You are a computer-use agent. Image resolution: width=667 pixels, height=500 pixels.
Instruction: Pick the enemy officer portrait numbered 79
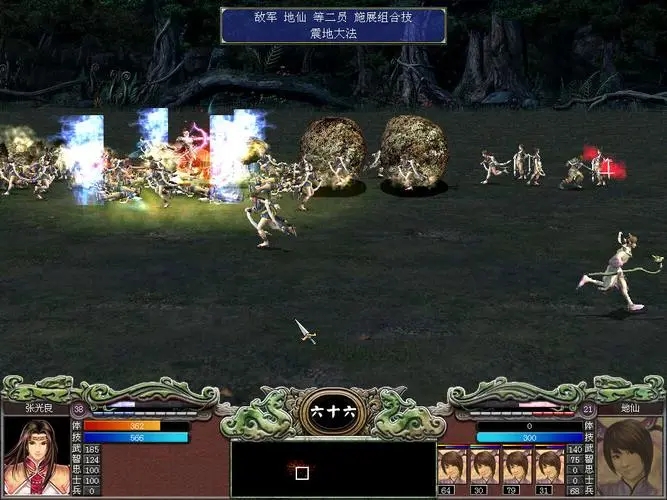click(517, 466)
